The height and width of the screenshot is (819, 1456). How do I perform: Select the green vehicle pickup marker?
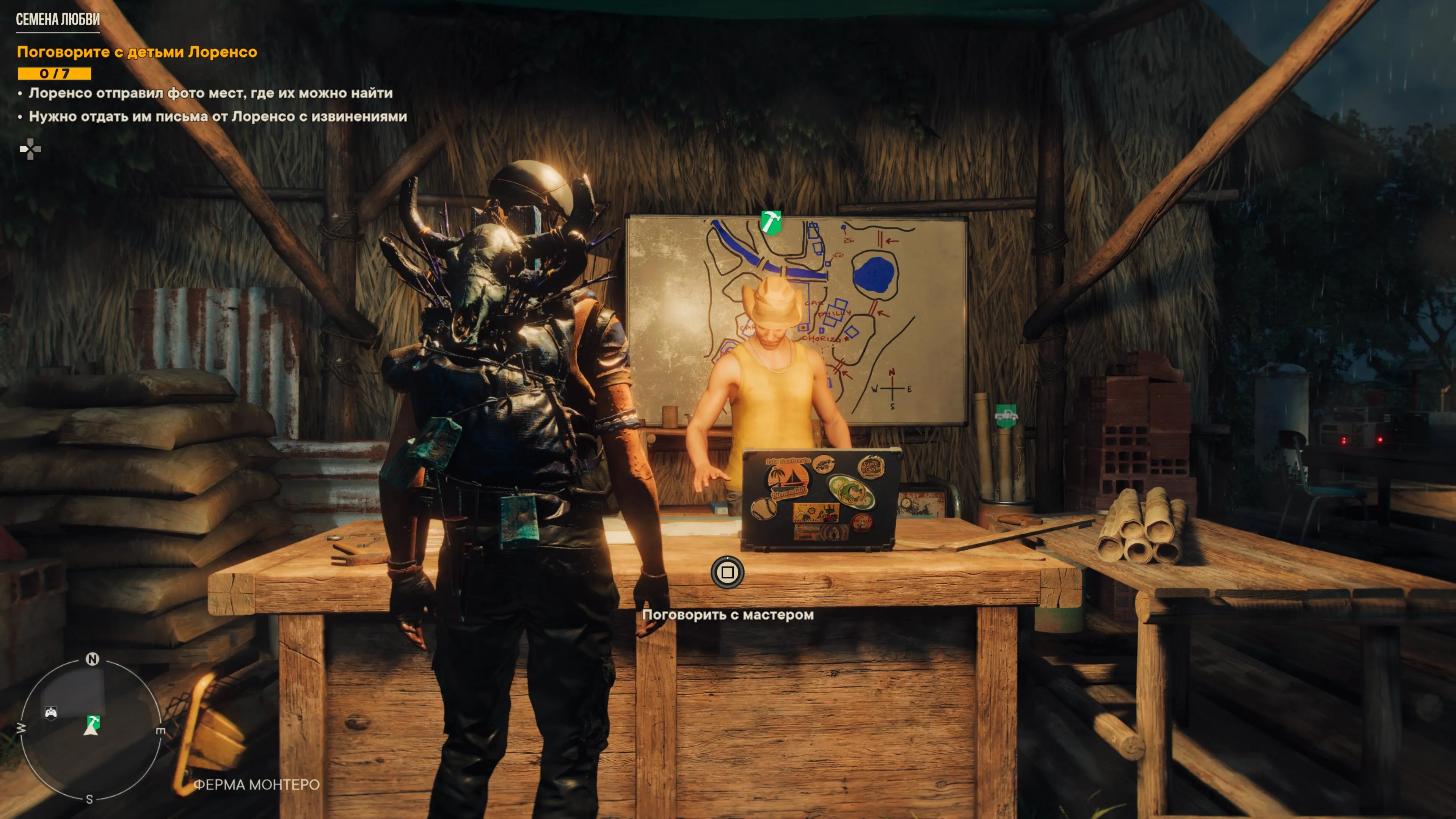[1006, 416]
